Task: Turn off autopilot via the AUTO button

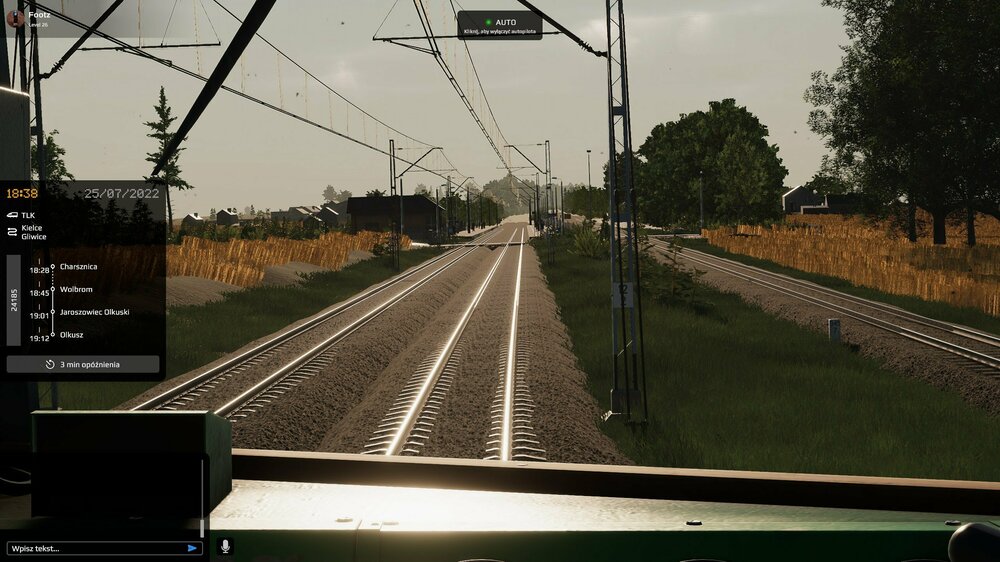Action: point(499,24)
